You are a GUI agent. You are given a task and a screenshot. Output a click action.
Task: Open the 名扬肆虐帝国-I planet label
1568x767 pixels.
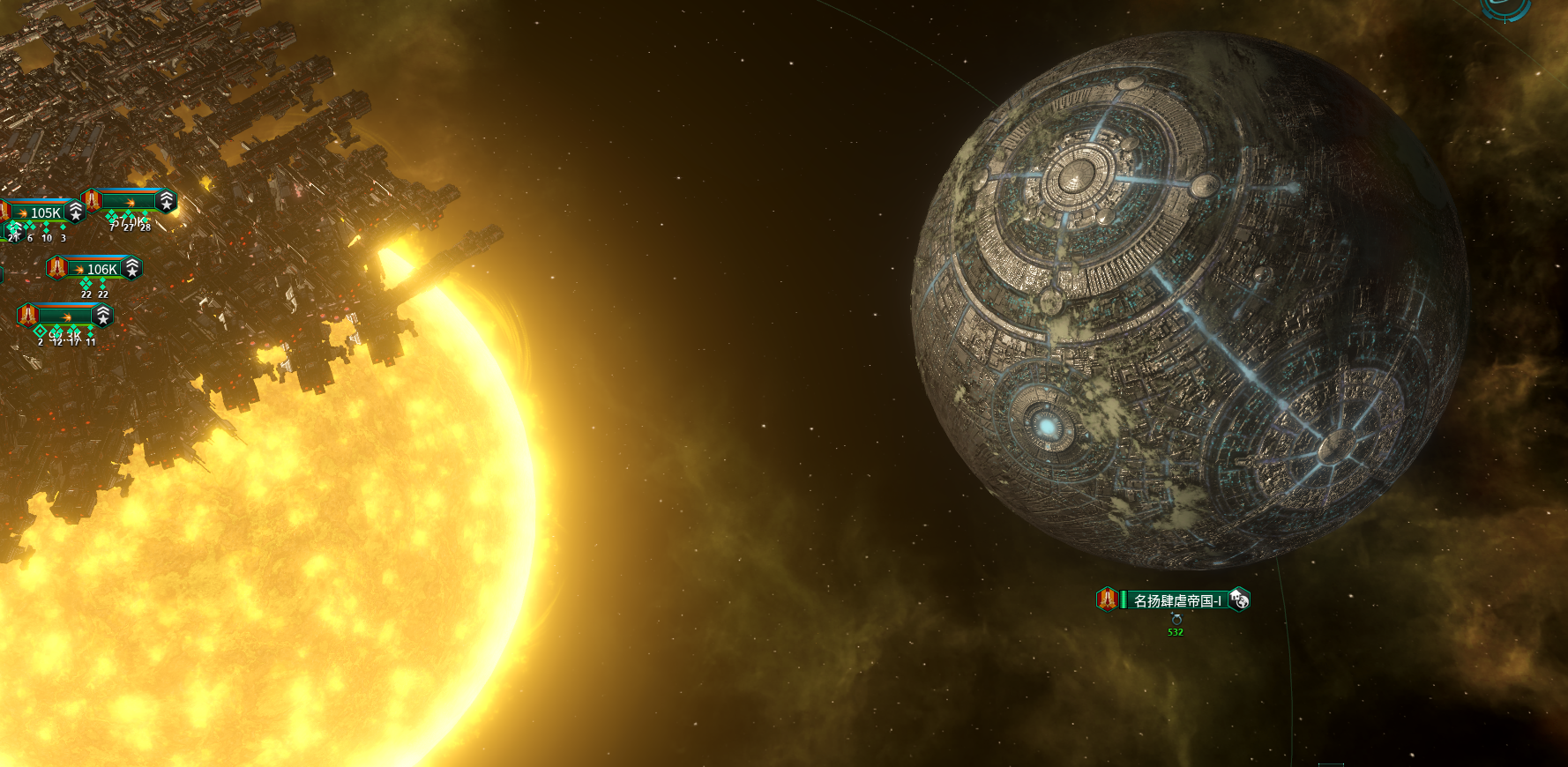pos(1176,600)
